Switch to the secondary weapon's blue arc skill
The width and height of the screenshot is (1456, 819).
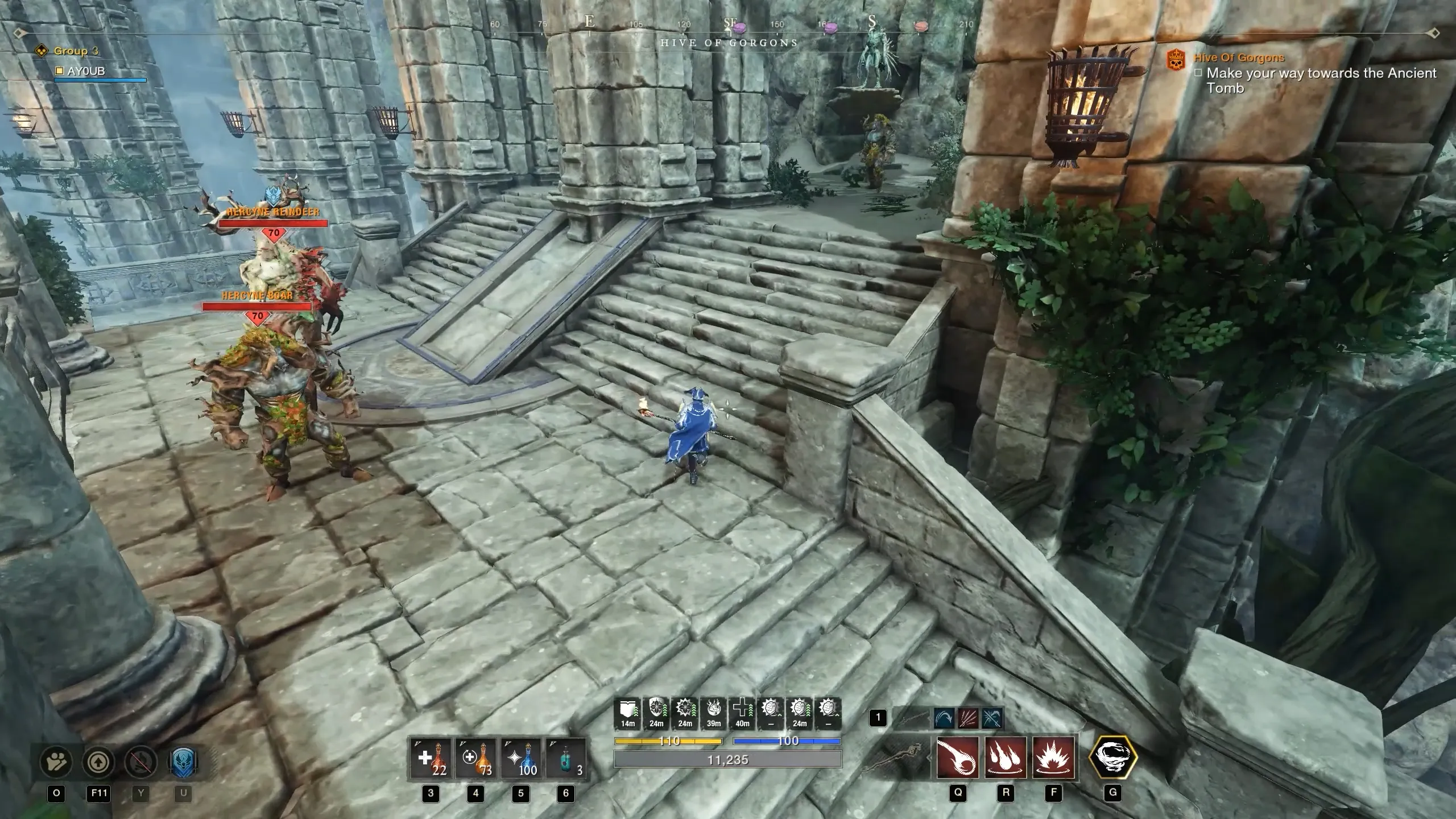945,718
